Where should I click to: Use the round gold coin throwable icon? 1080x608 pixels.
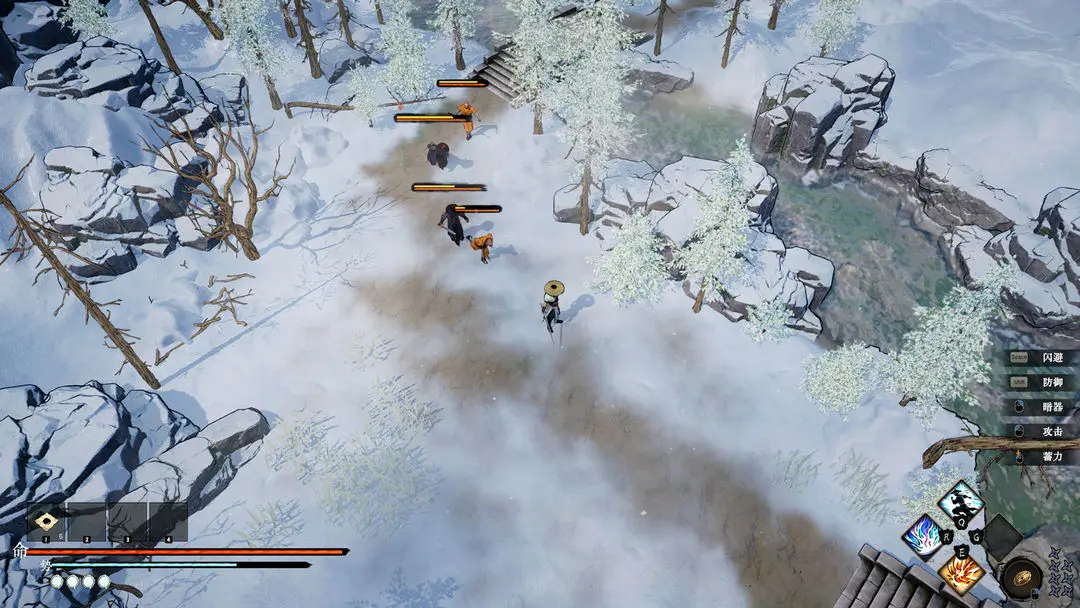point(1022,577)
